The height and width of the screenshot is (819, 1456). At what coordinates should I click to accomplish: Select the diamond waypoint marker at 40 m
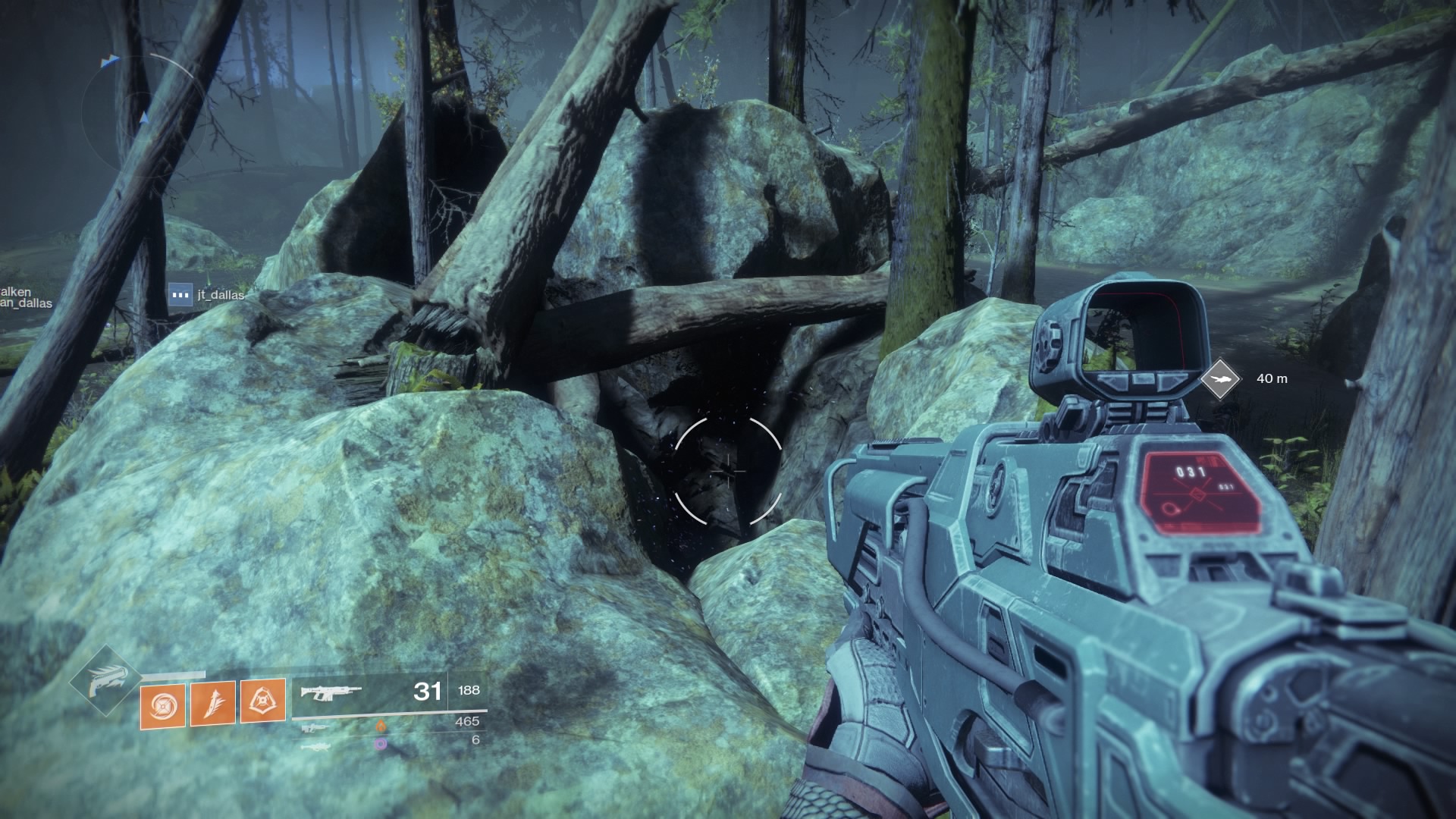[x=1220, y=378]
